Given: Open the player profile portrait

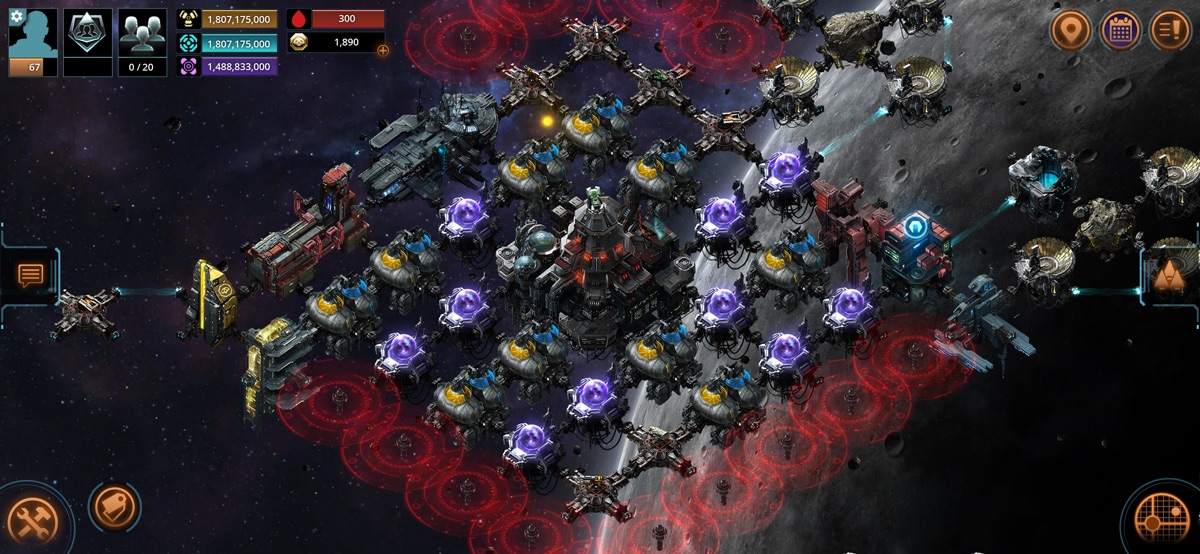Looking at the screenshot, I should pos(33,36).
